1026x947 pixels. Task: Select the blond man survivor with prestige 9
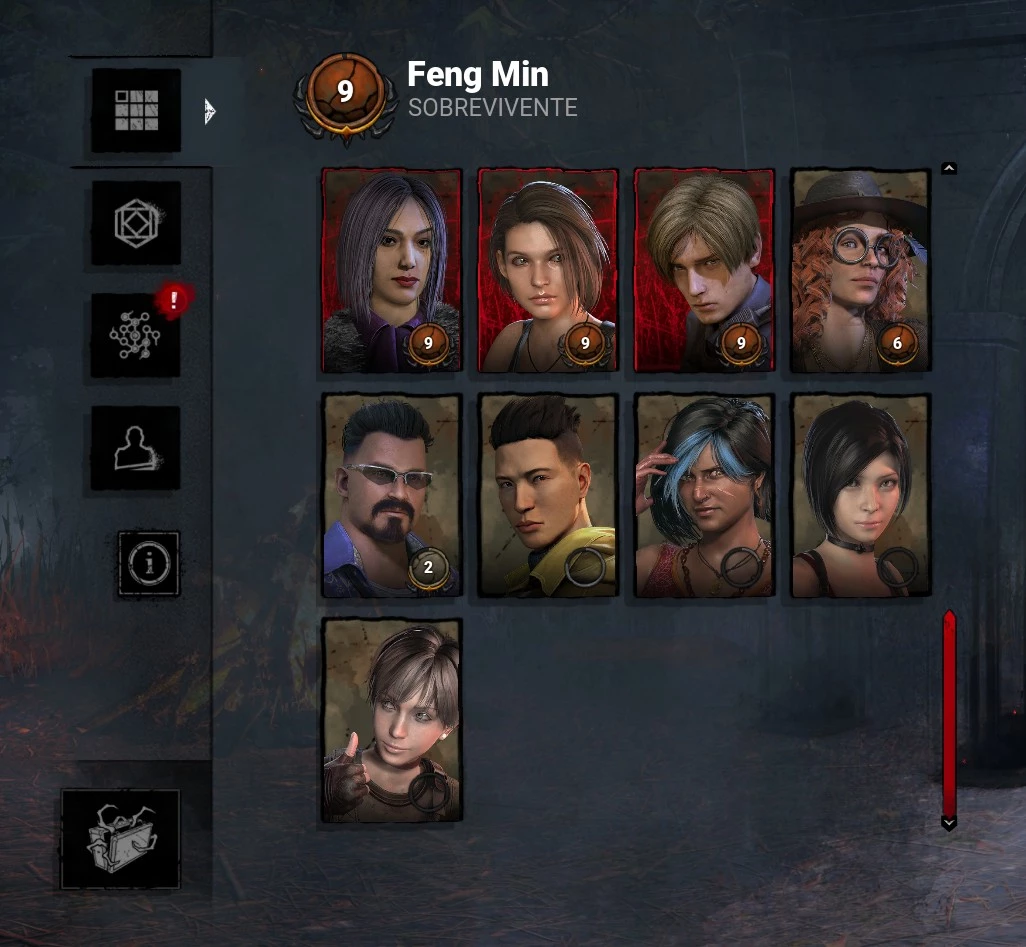[x=704, y=270]
